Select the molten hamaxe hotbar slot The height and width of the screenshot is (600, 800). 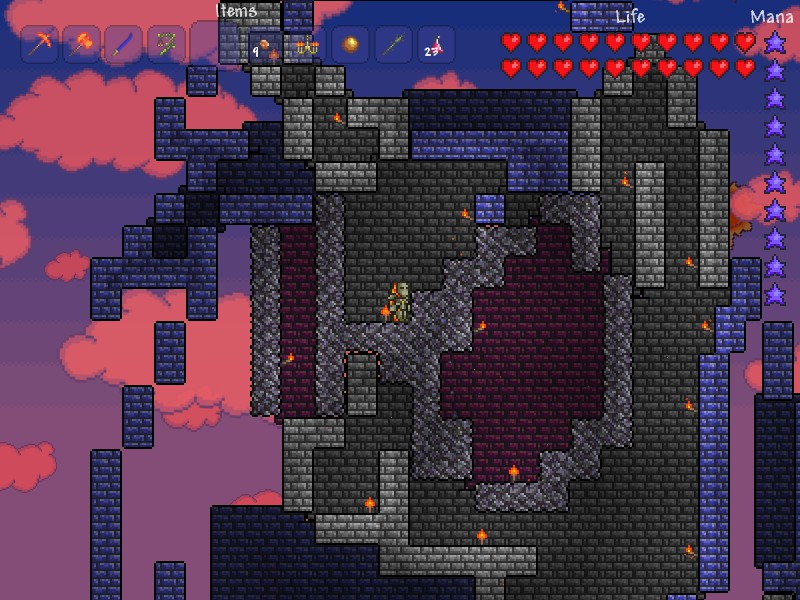click(x=81, y=45)
